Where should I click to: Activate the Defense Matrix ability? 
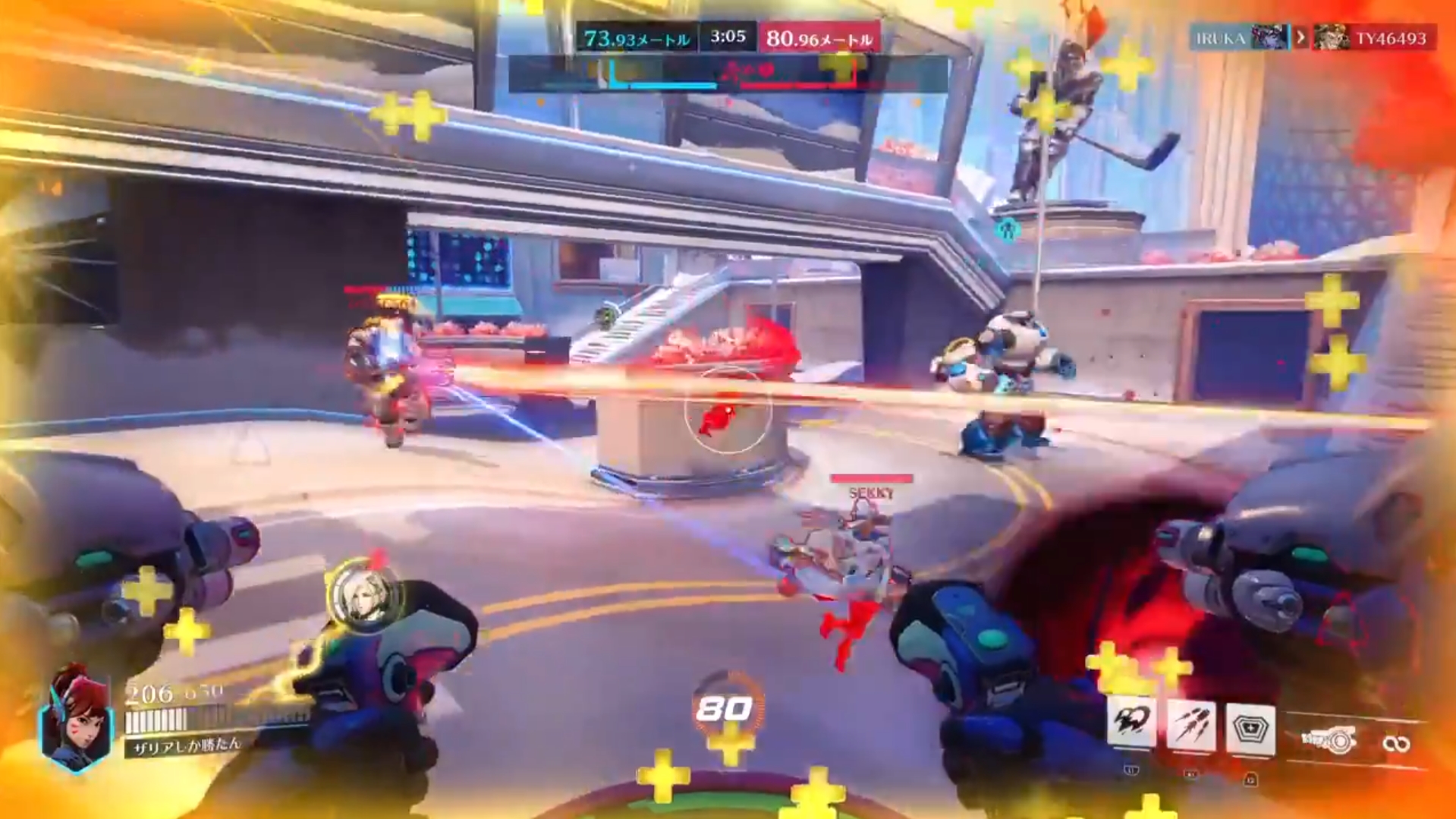click(1250, 730)
